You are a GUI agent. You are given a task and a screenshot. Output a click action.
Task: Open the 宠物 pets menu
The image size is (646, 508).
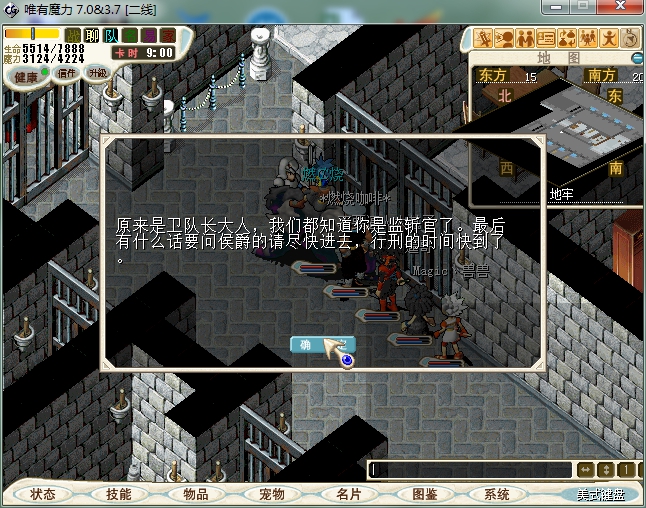tap(271, 494)
